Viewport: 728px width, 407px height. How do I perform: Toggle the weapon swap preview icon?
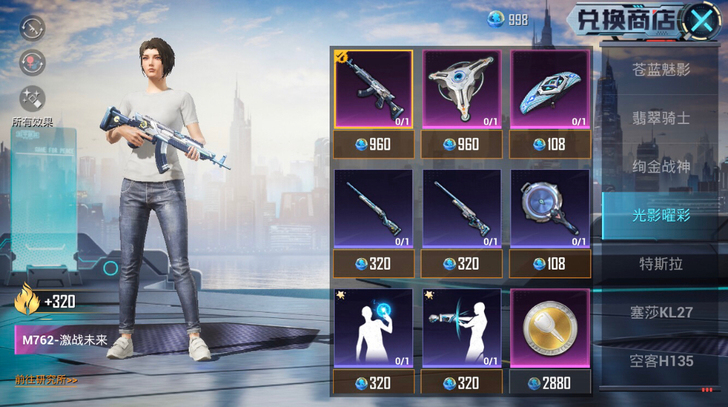coord(33,28)
